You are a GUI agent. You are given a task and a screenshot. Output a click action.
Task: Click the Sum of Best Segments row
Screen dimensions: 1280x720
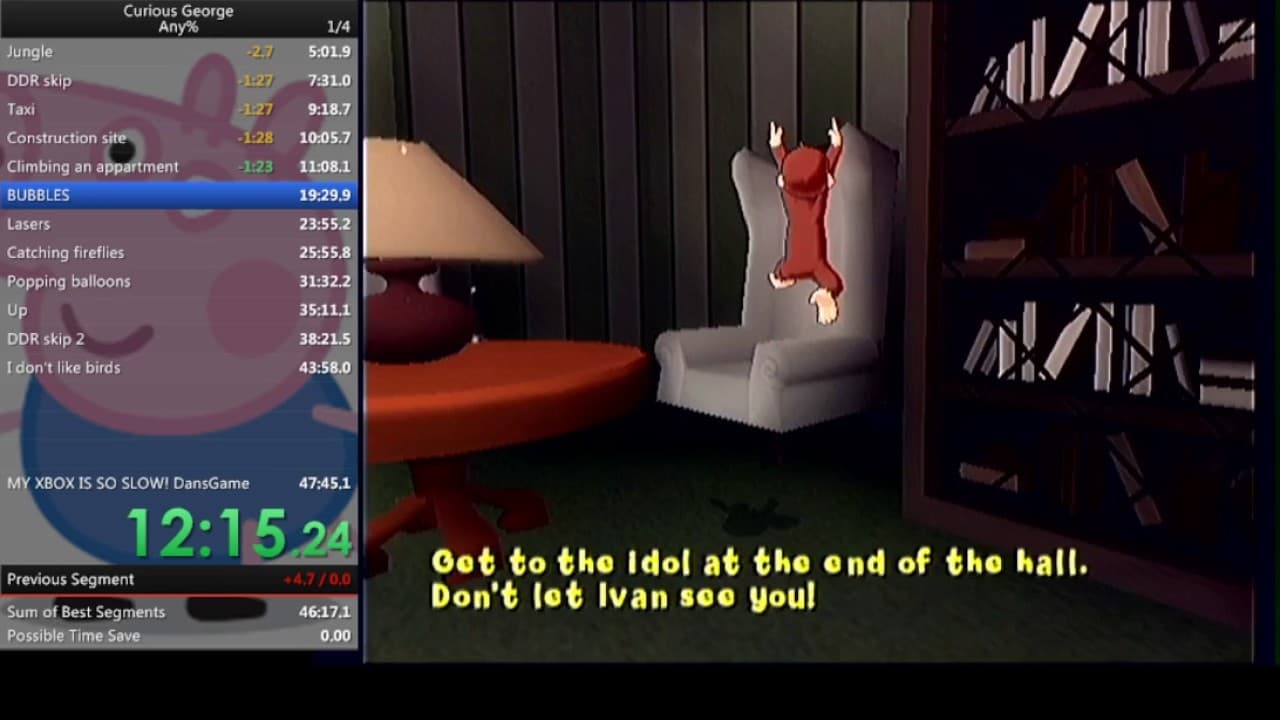pyautogui.click(x=100, y=612)
